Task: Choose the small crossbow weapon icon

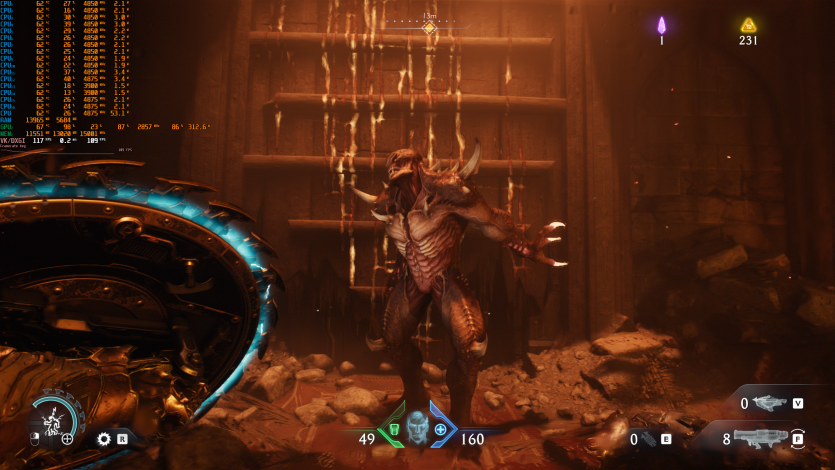Action: [771, 403]
